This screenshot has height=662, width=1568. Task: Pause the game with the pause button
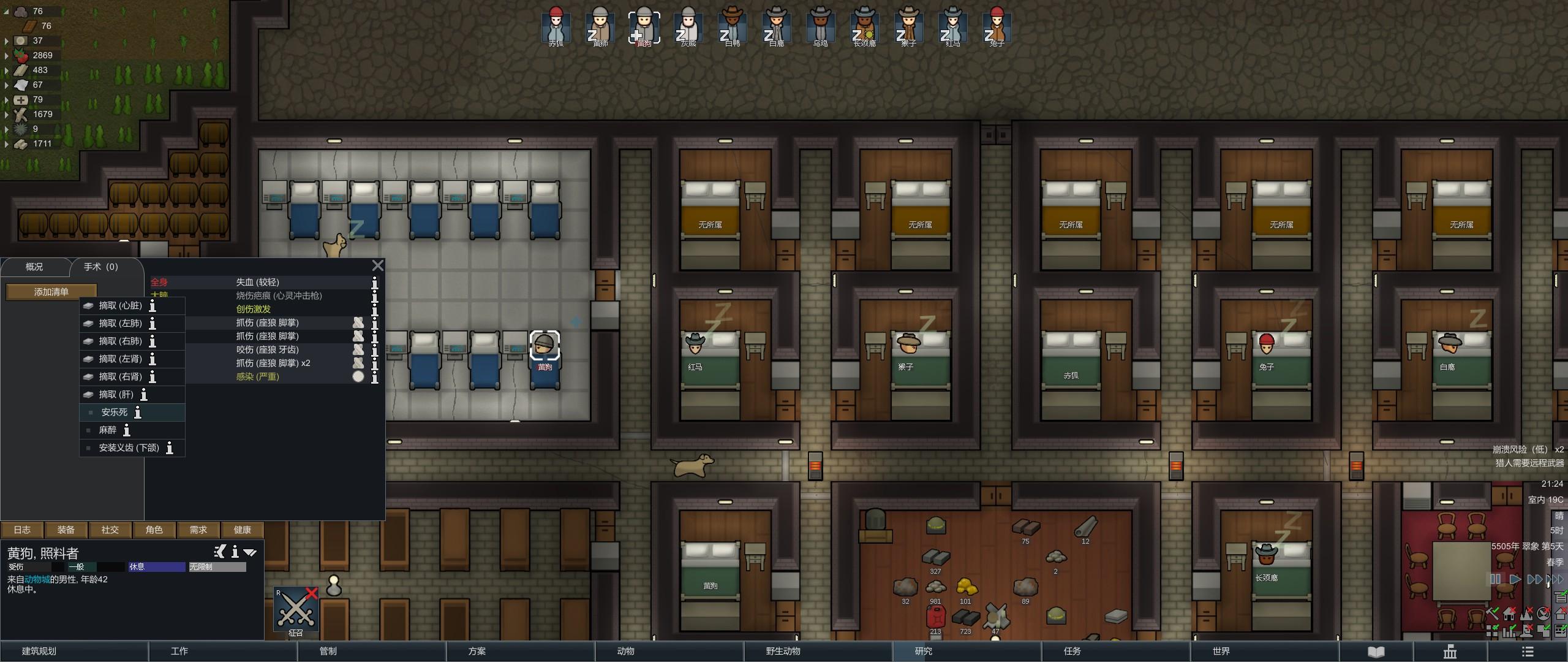click(1496, 579)
